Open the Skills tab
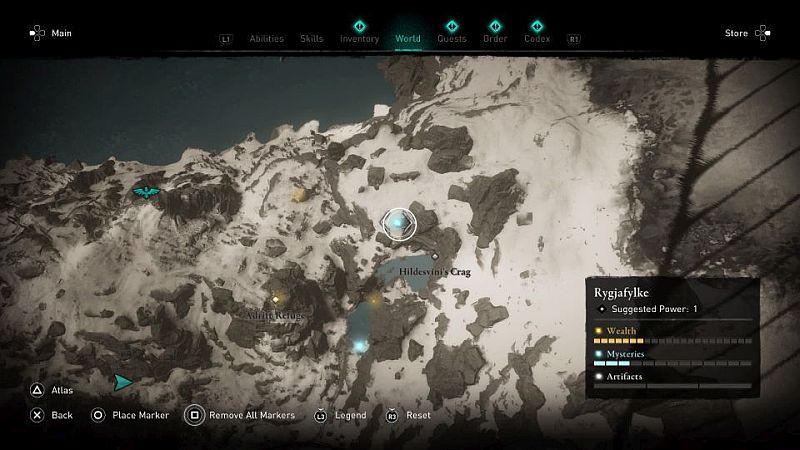The height and width of the screenshot is (450, 800). [312, 39]
